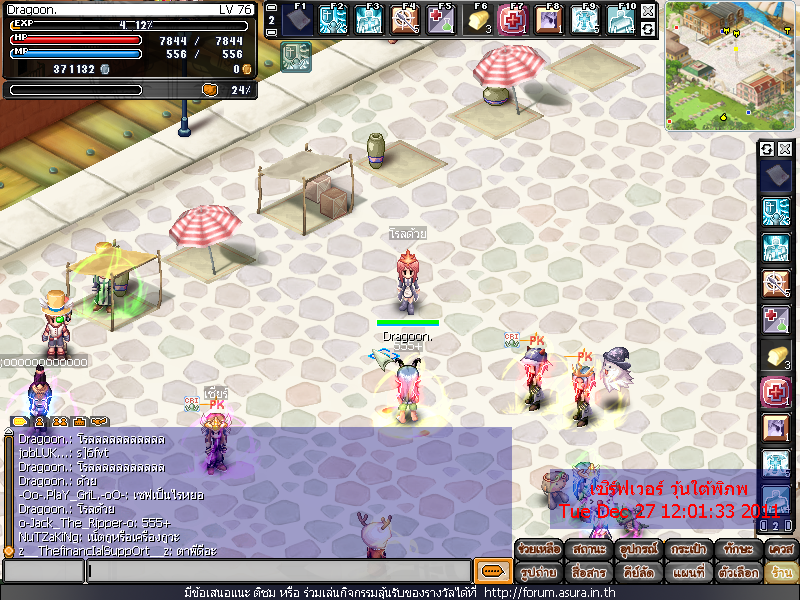Focus the chat text input field
Screen dimensions: 800x600
[x=278, y=571]
